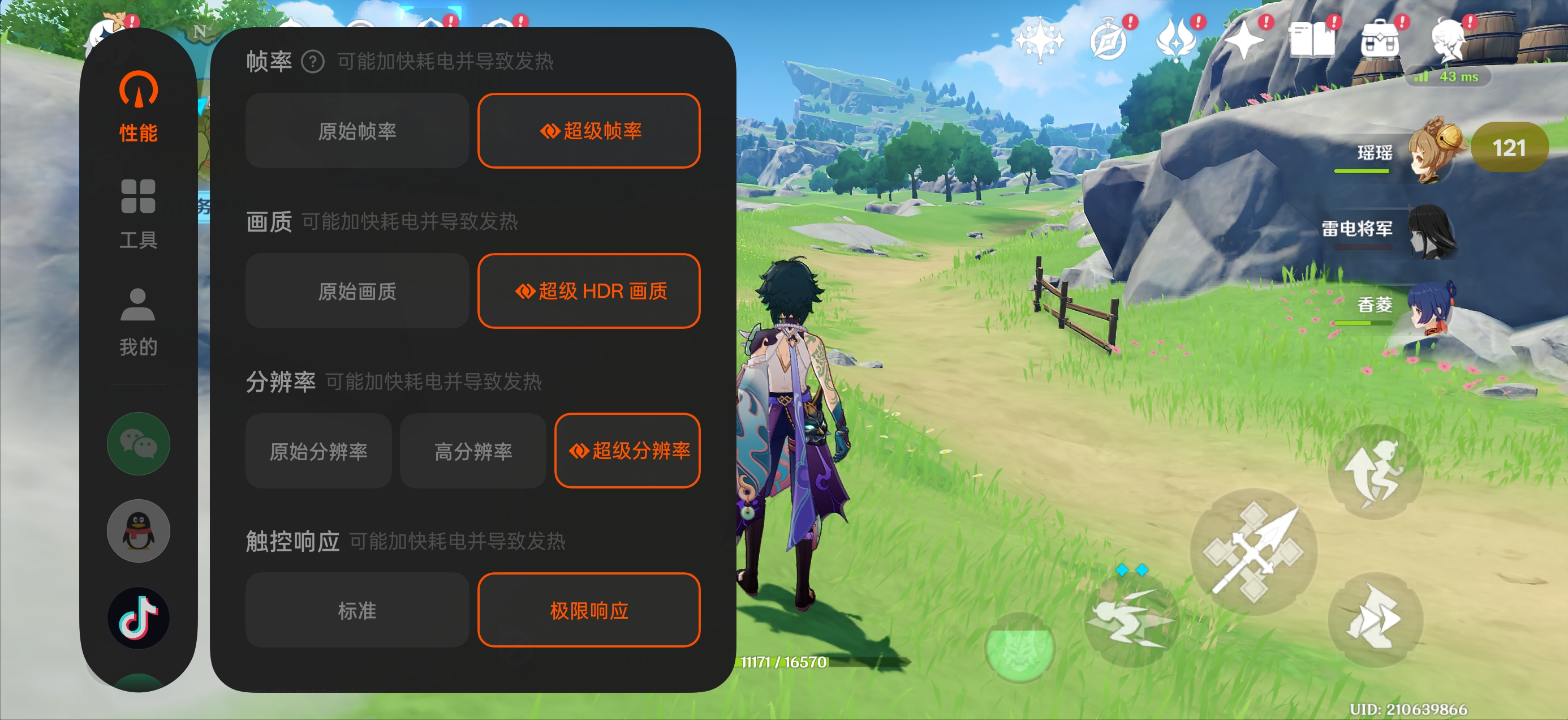Screen dimensions: 1568x720
Task: Set touch response to 标准
Action: [x=357, y=610]
